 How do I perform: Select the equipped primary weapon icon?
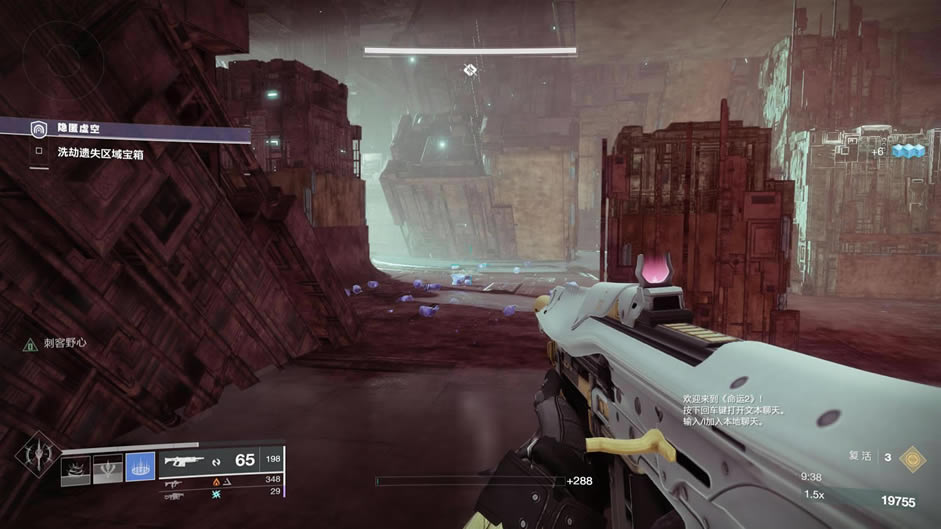[187, 462]
